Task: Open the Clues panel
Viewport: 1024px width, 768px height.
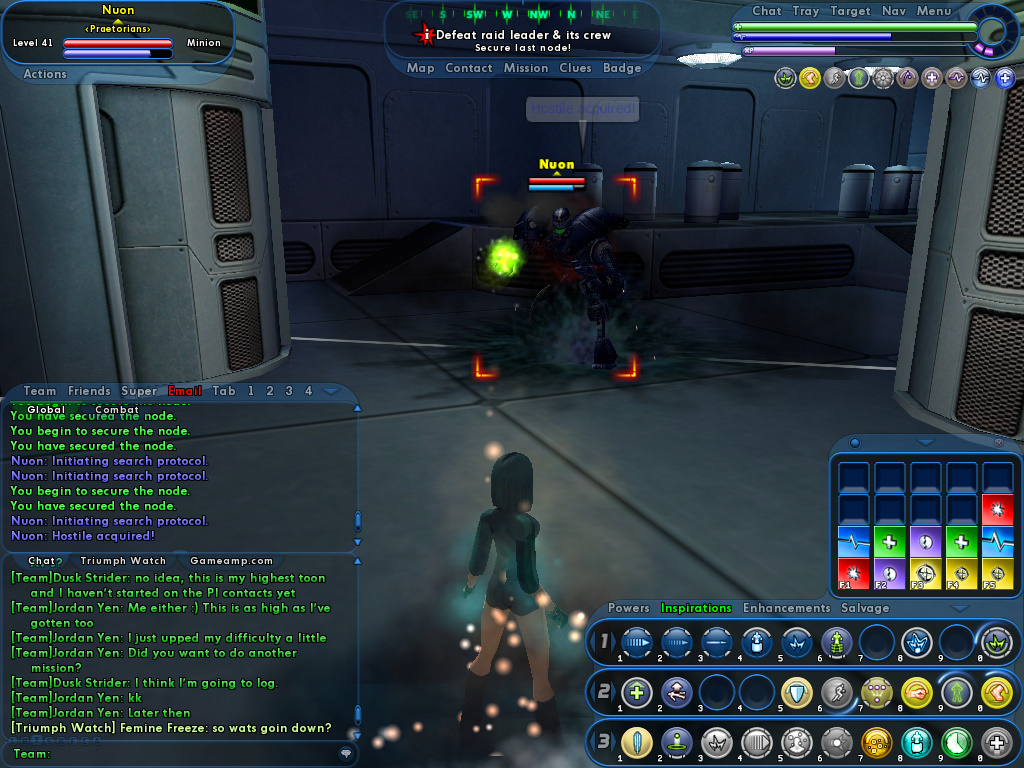Action: [576, 68]
